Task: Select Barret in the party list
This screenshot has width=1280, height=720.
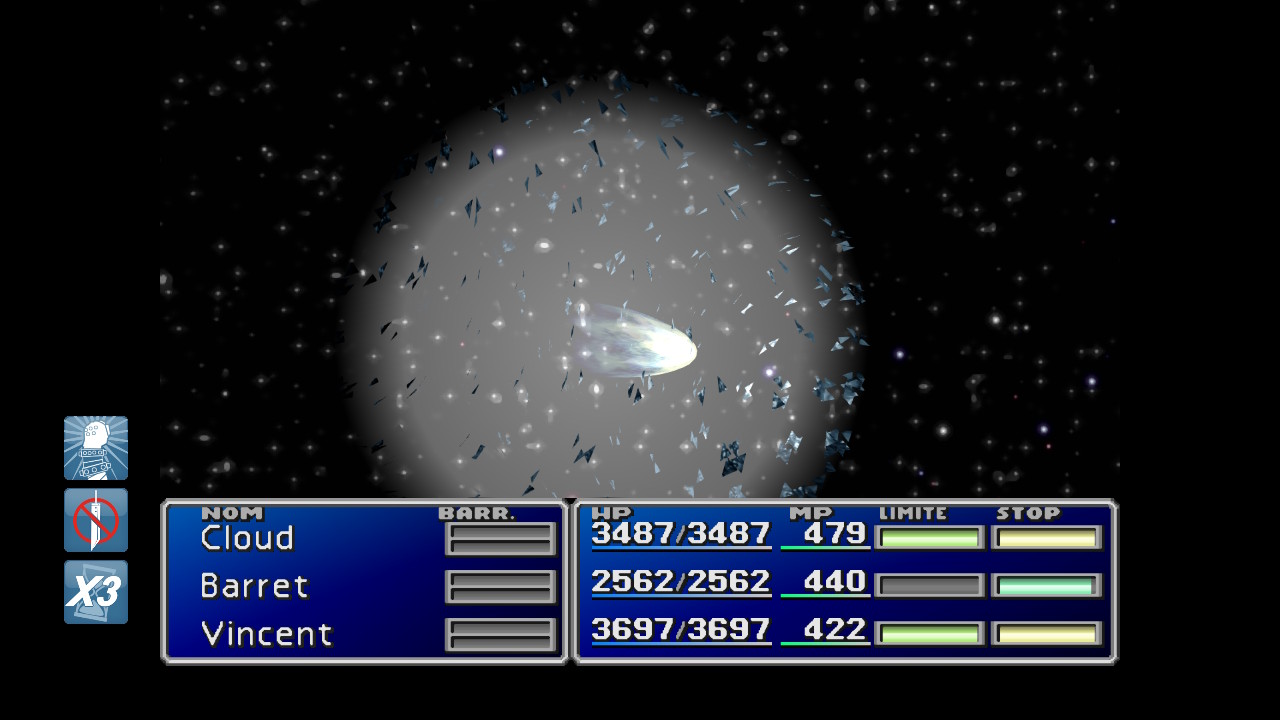Action: (x=255, y=586)
